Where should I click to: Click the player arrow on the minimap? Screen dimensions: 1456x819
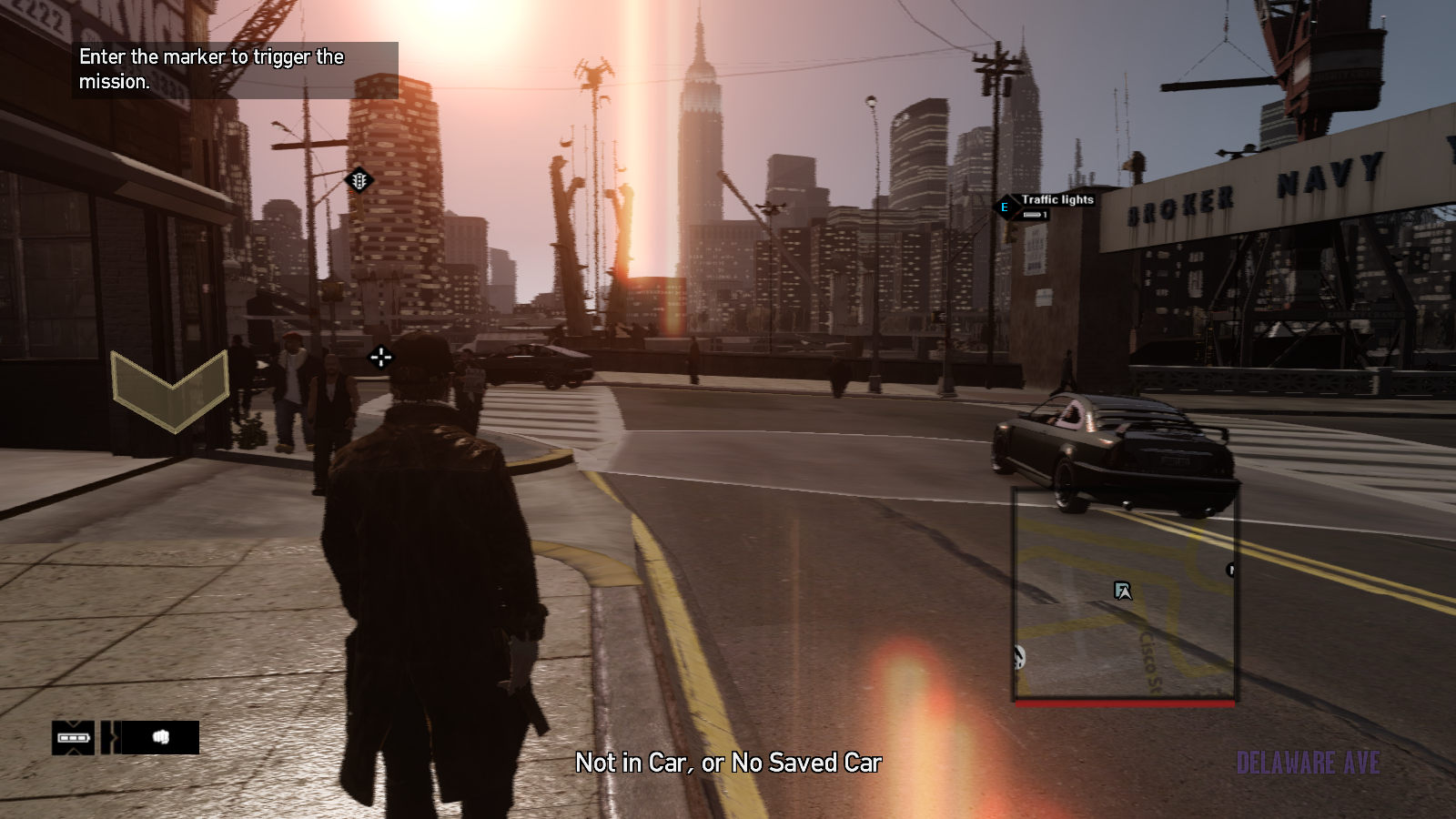click(1123, 591)
